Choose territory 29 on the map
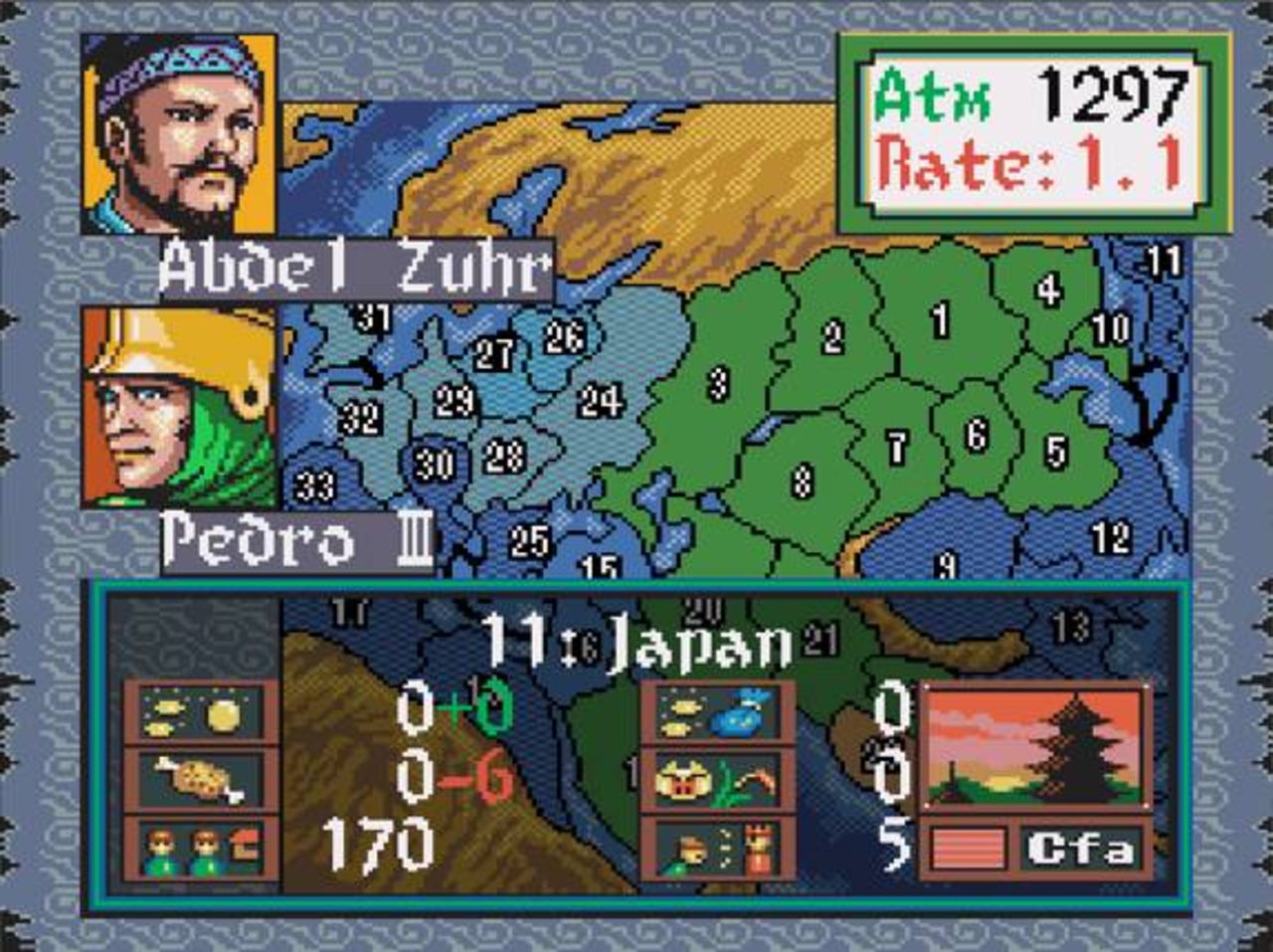Viewport: 1273px width, 952px height. click(x=455, y=402)
